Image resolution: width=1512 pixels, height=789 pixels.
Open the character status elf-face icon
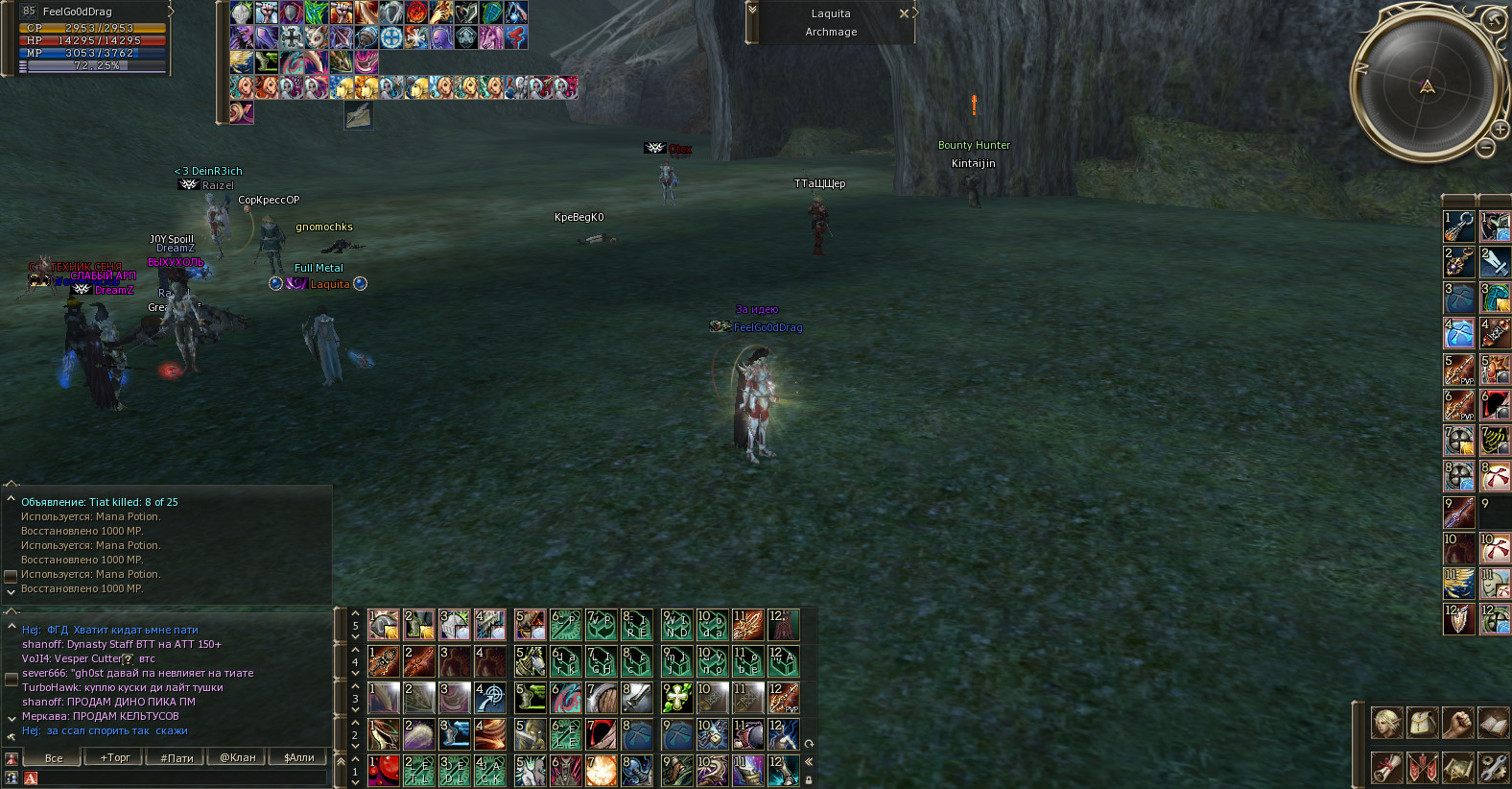coord(1386,723)
